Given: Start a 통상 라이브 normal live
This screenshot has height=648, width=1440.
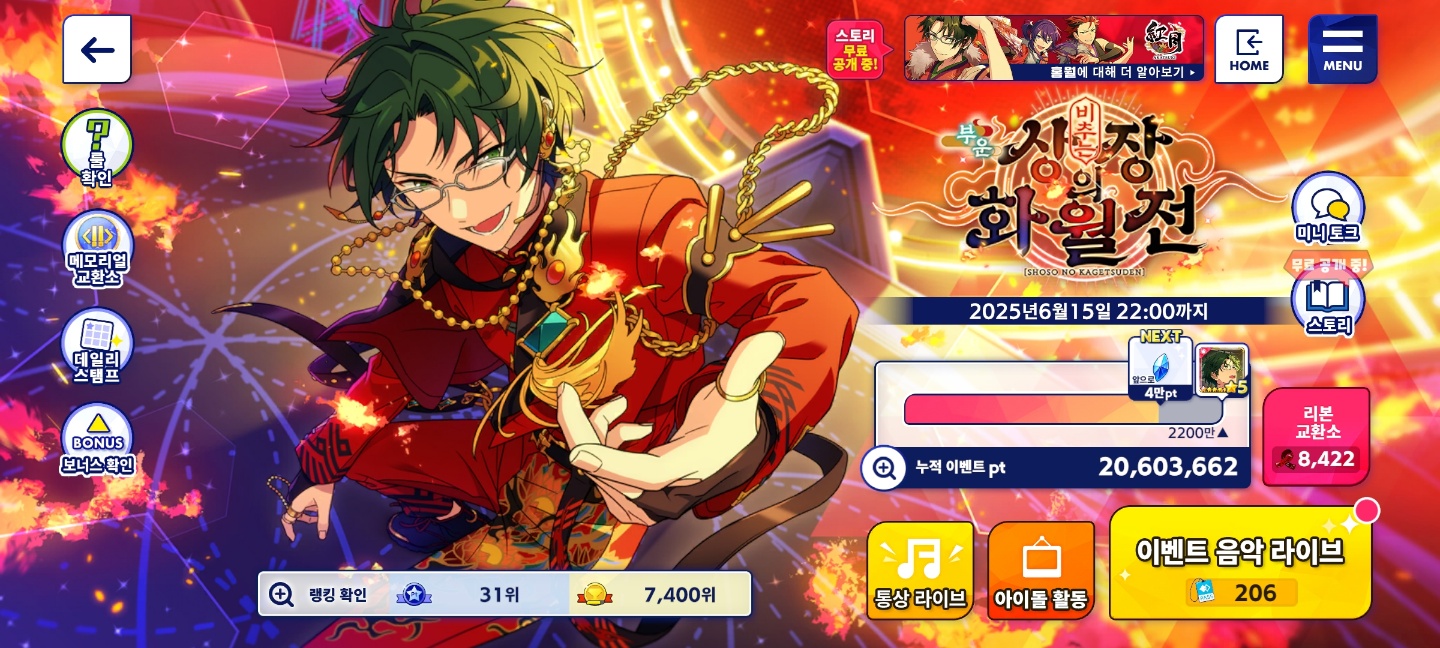Looking at the screenshot, I should pos(920,570).
